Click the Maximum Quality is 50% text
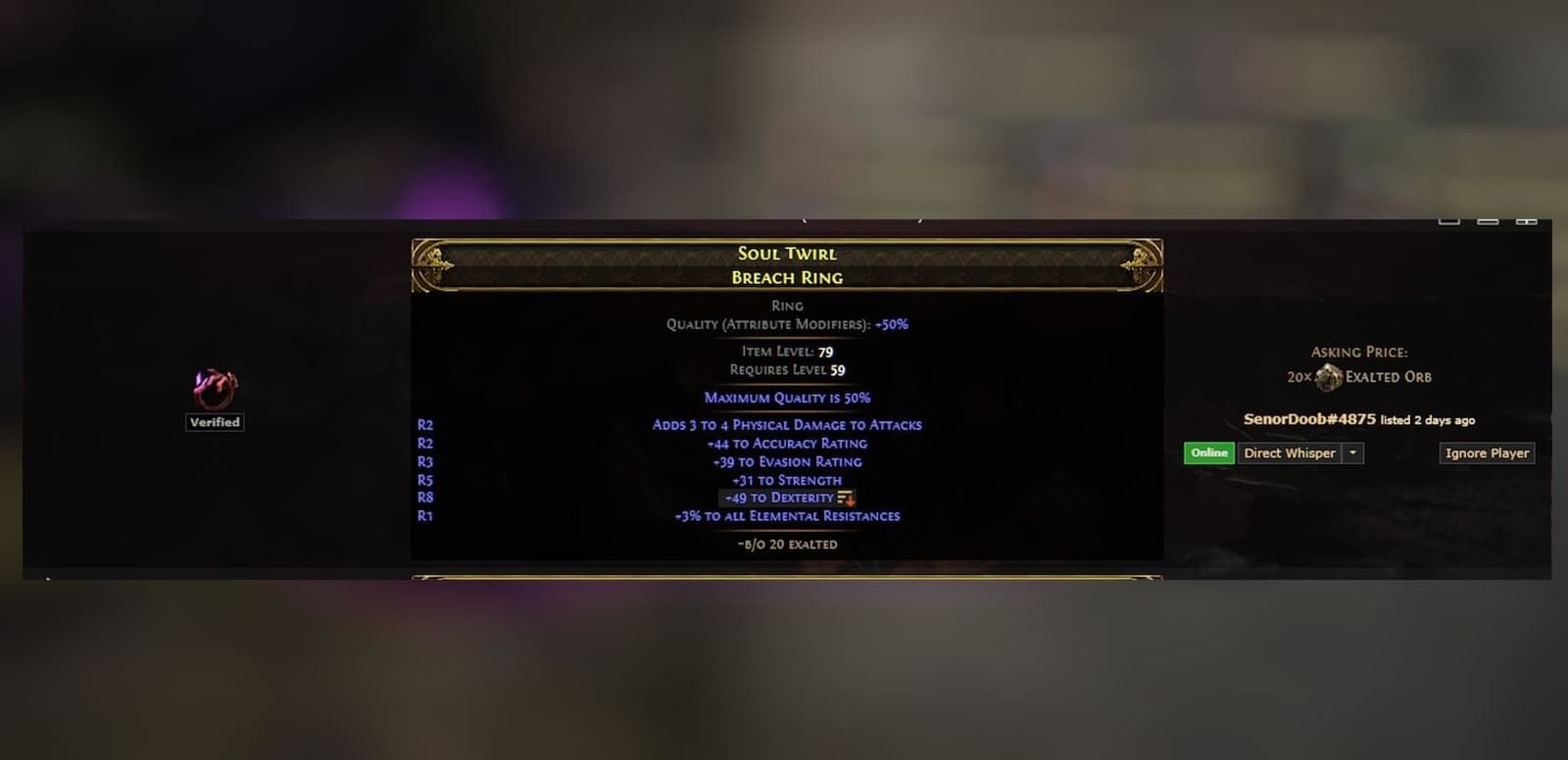1568x760 pixels. point(787,398)
